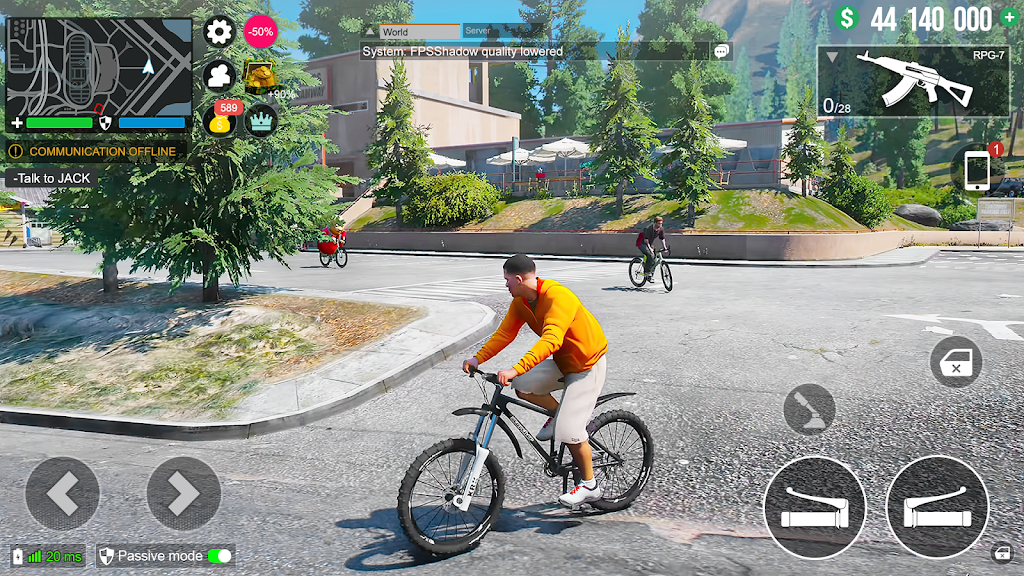Expand the minimap
This screenshot has width=1024, height=576.
98,66
